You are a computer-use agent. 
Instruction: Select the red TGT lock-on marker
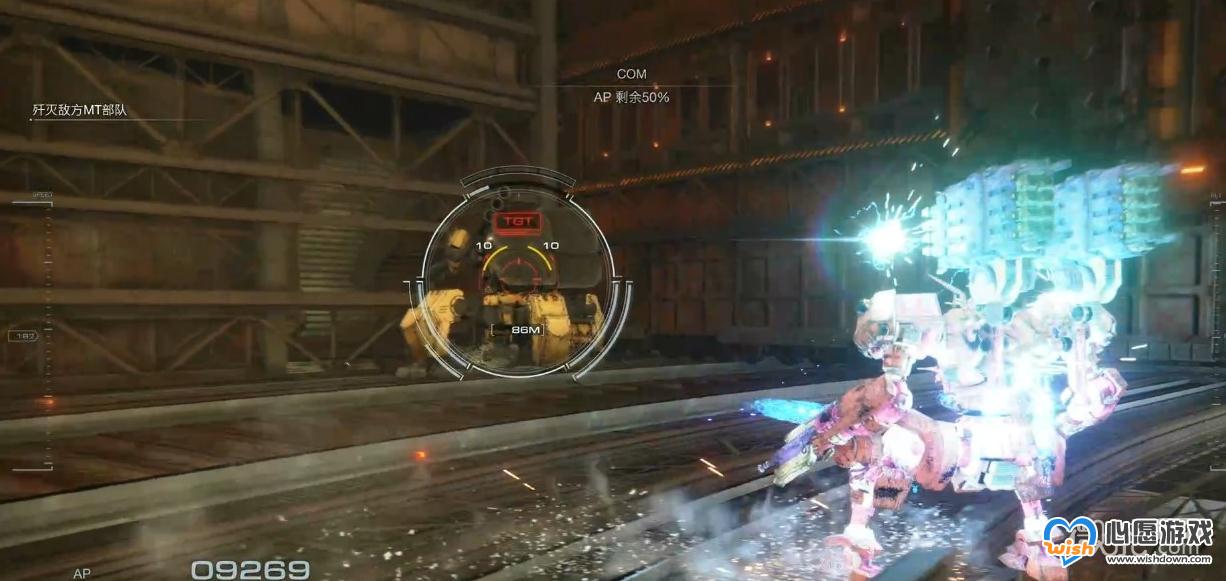(517, 219)
